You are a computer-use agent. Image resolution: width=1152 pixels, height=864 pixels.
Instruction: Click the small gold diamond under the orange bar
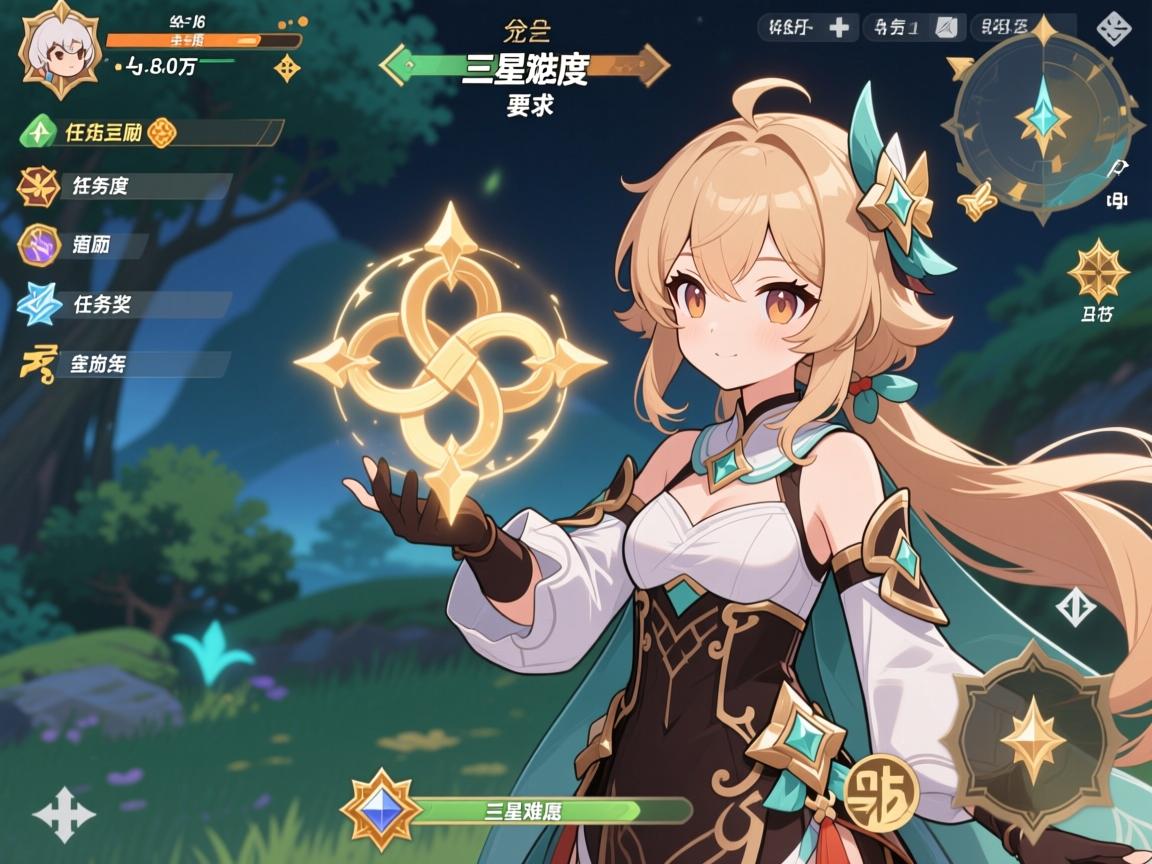pyautogui.click(x=287, y=68)
